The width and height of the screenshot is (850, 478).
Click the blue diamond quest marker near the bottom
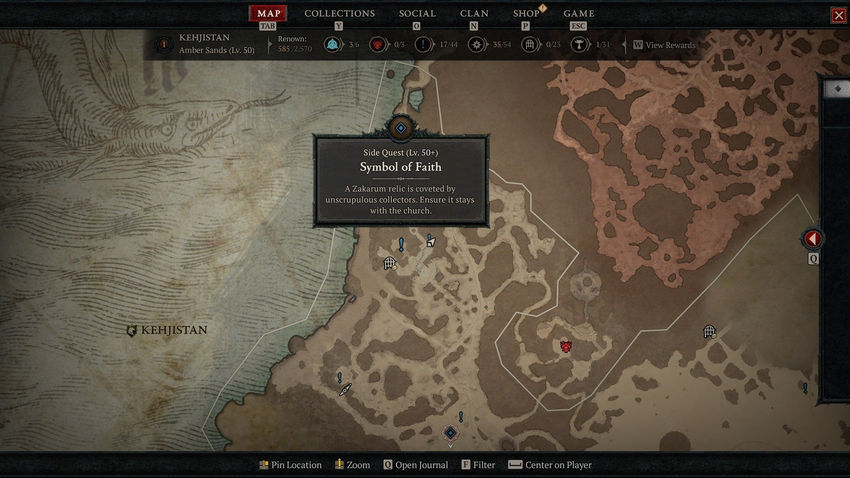pos(450,433)
